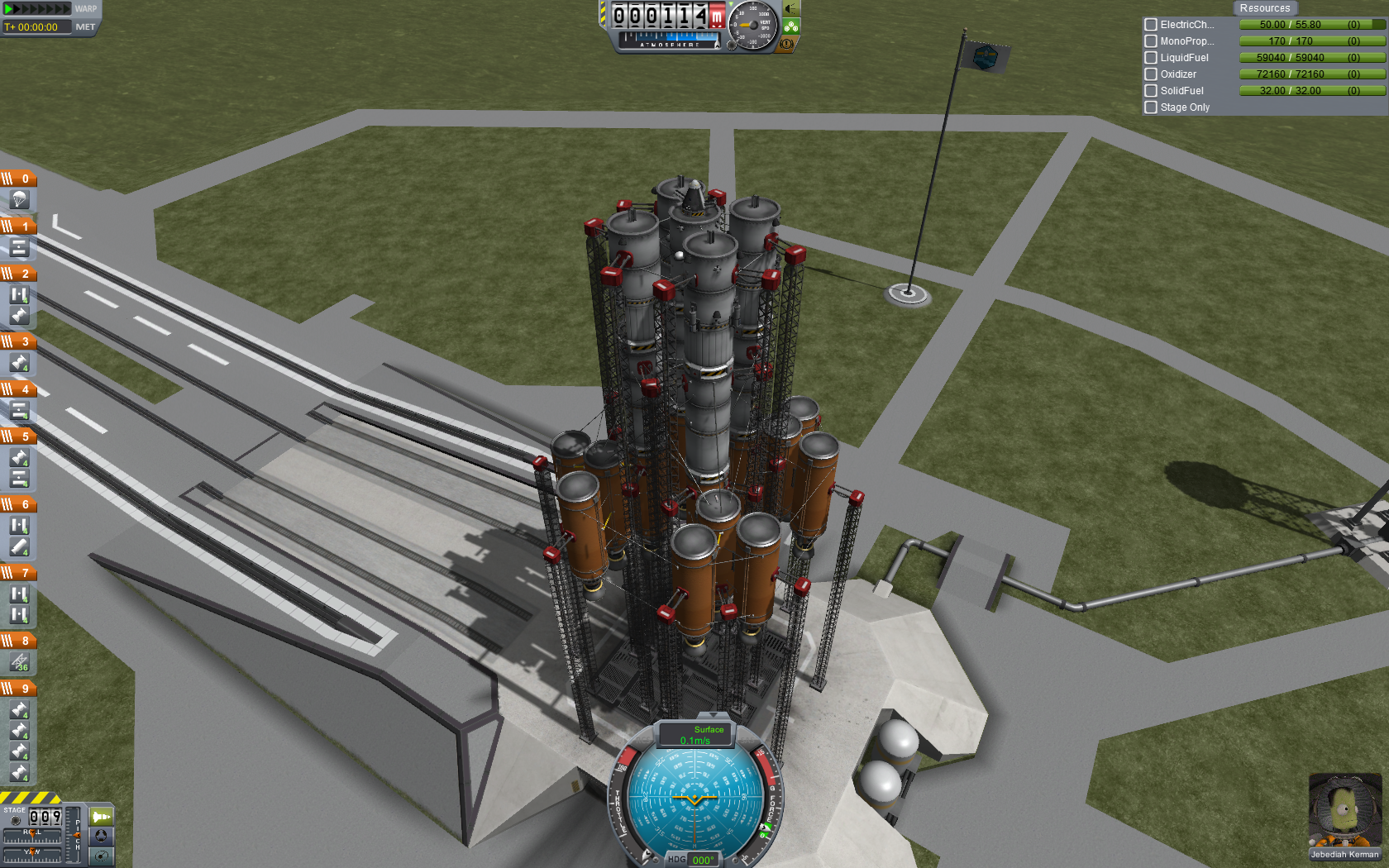Switch to docking mode button
1389x868 pixels.
(x=101, y=836)
